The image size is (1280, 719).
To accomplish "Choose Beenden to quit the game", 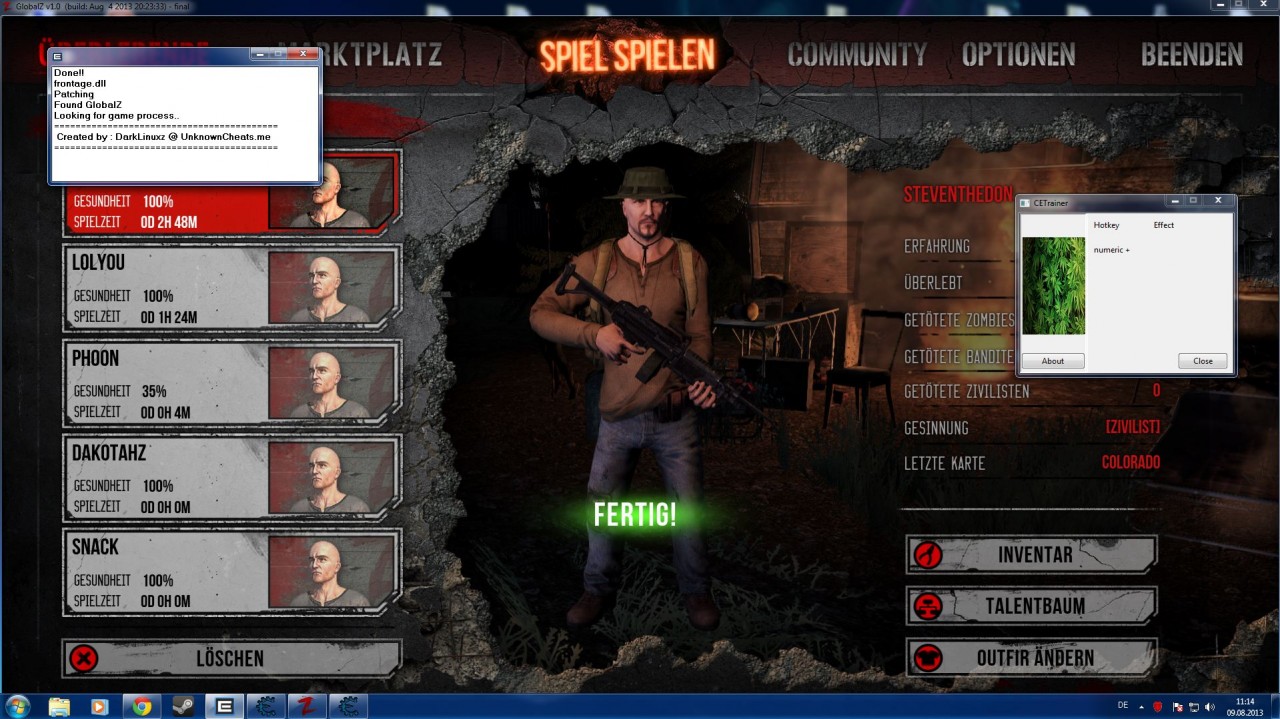I will 1191,54.
